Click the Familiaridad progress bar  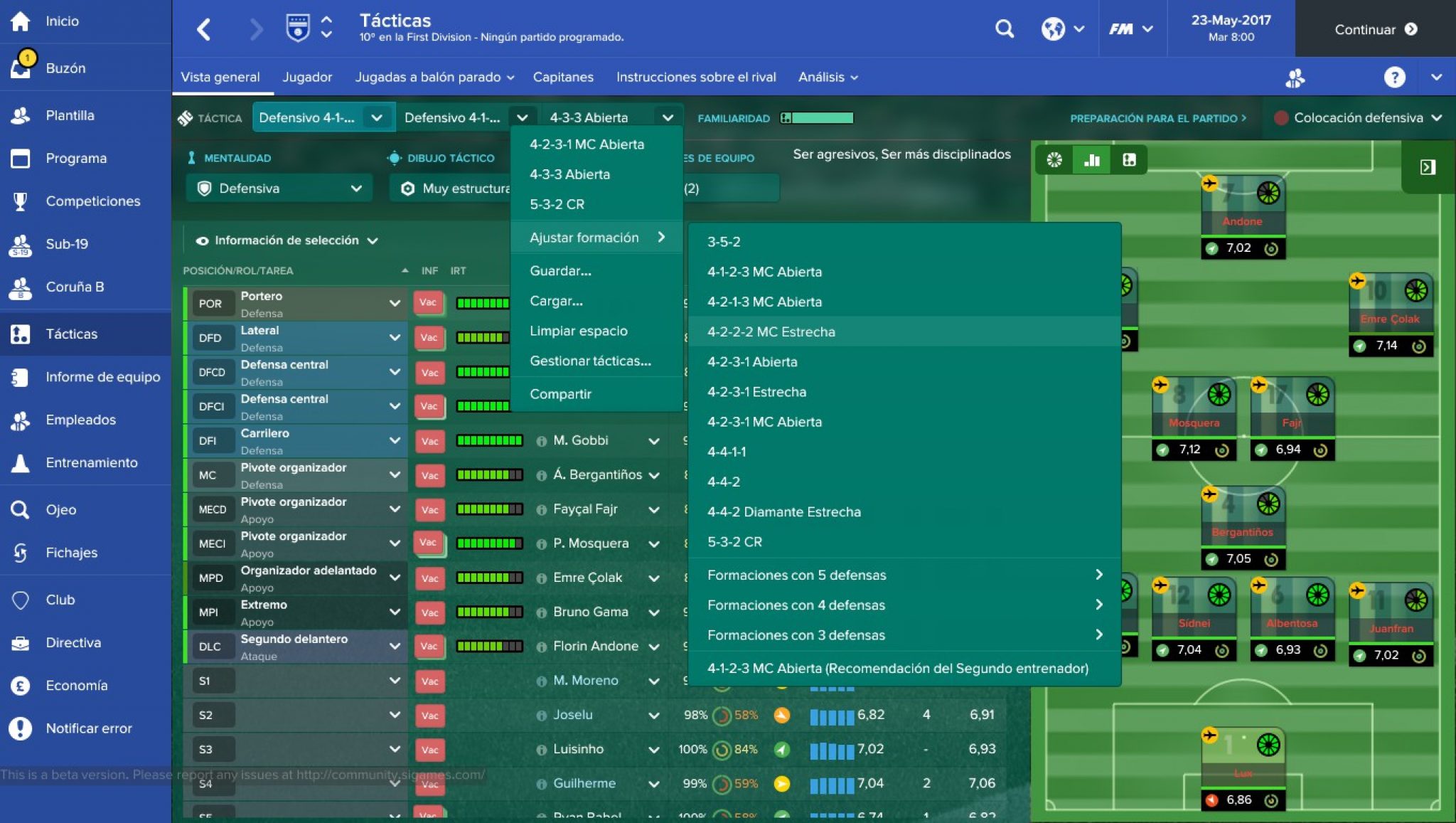tap(818, 118)
